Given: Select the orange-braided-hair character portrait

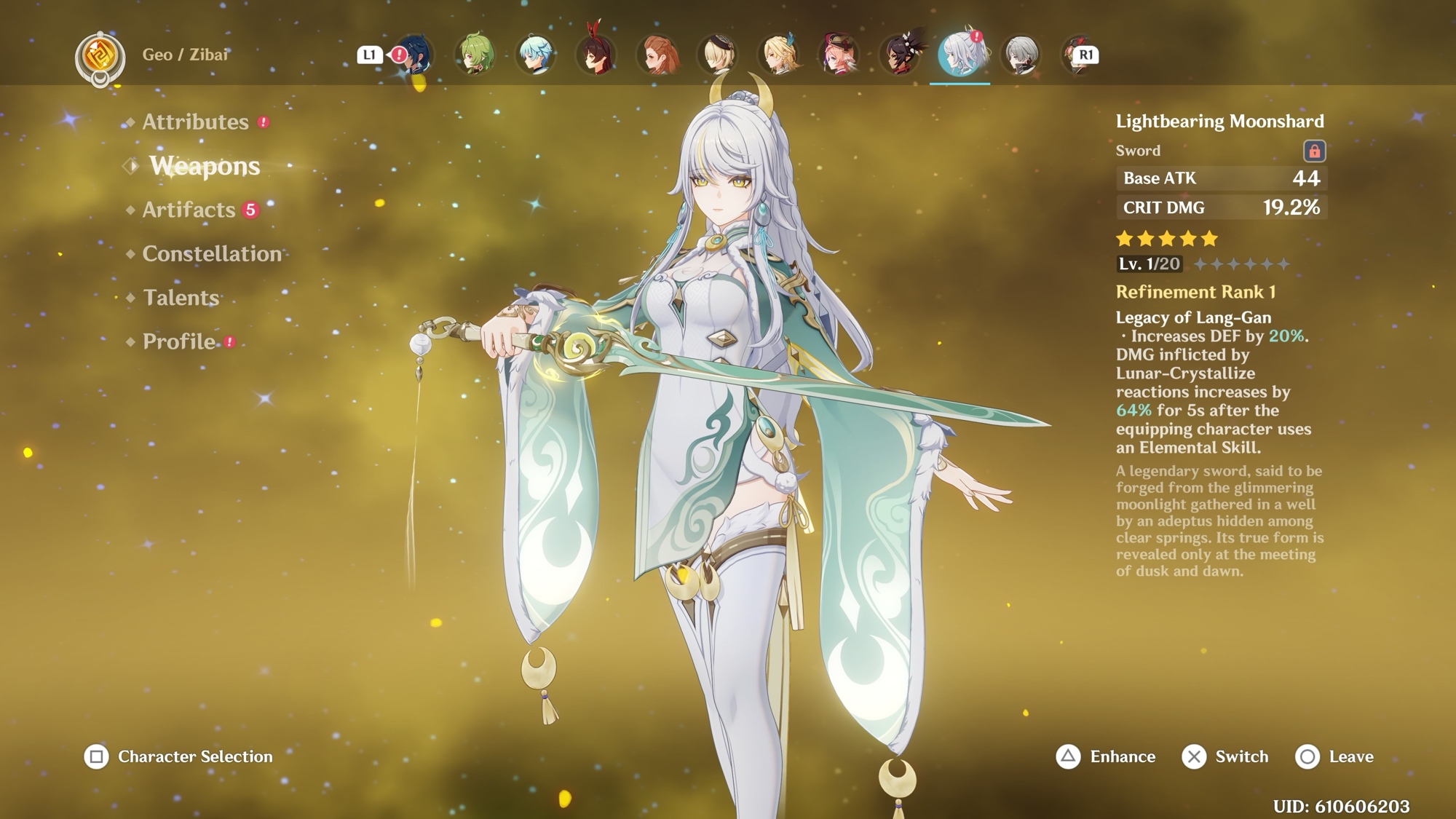Looking at the screenshot, I should click(x=657, y=55).
